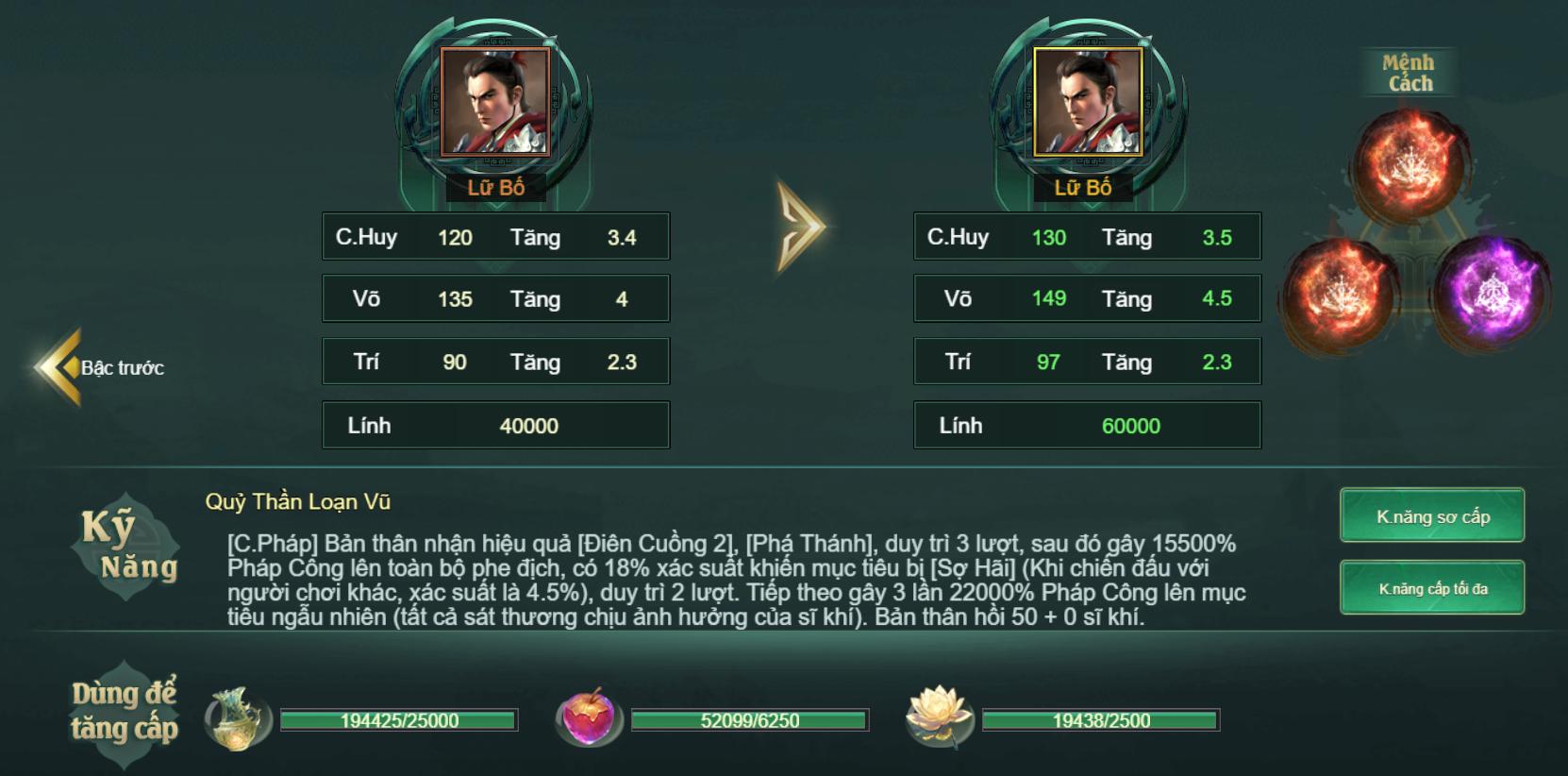1568x776 pixels.
Task: Show the K.năng cấp tối đa skill
Action: tap(1432, 588)
